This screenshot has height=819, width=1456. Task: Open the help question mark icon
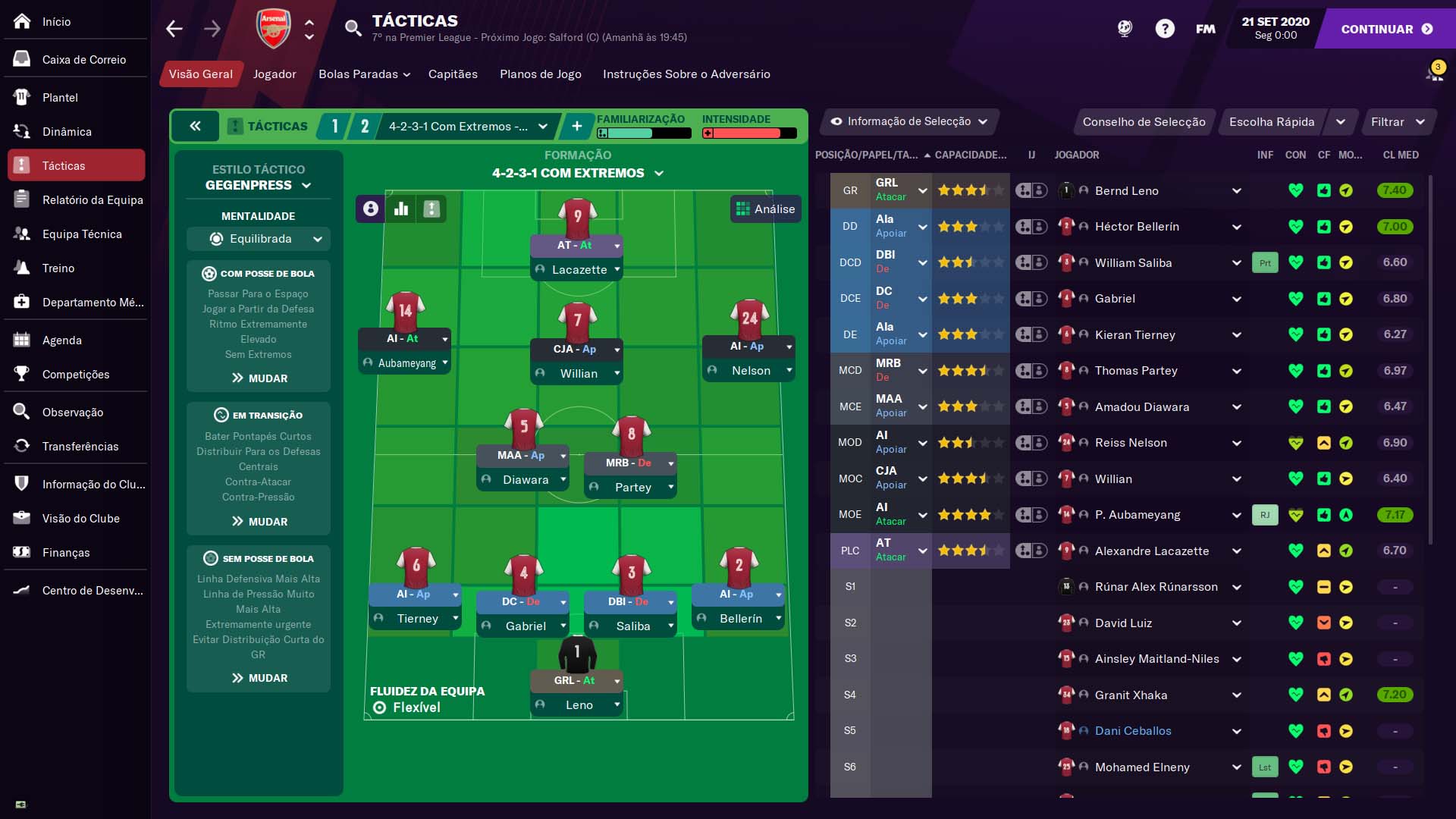1166,28
